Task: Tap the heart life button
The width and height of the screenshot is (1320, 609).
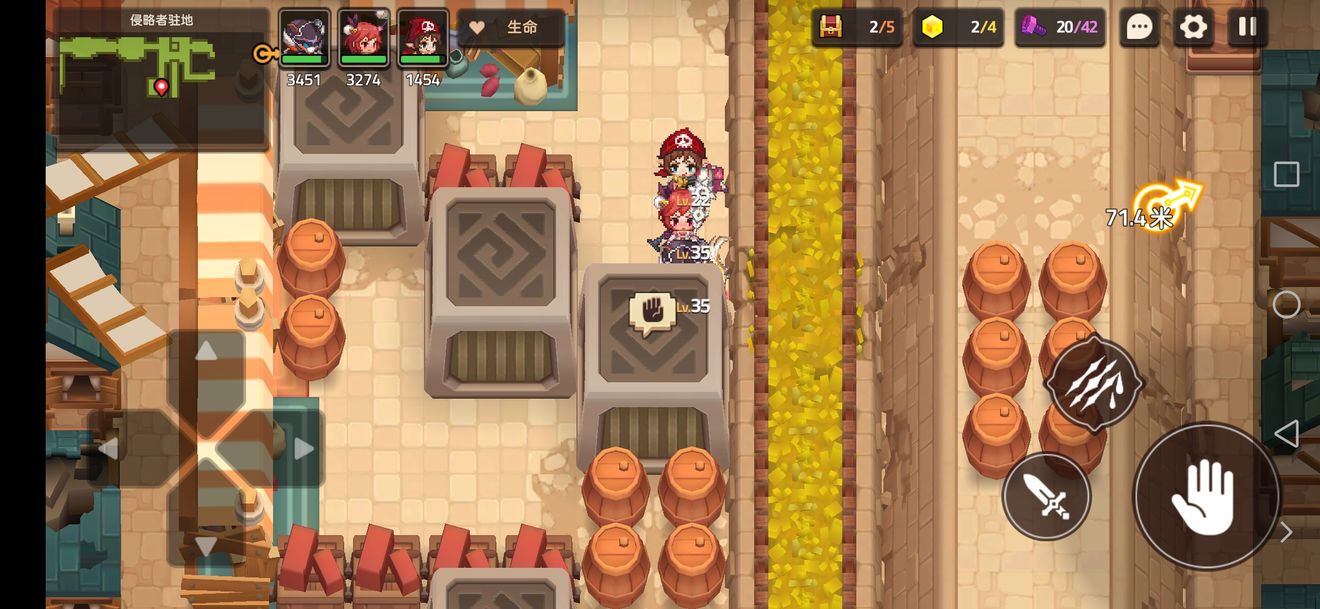Action: pos(510,28)
